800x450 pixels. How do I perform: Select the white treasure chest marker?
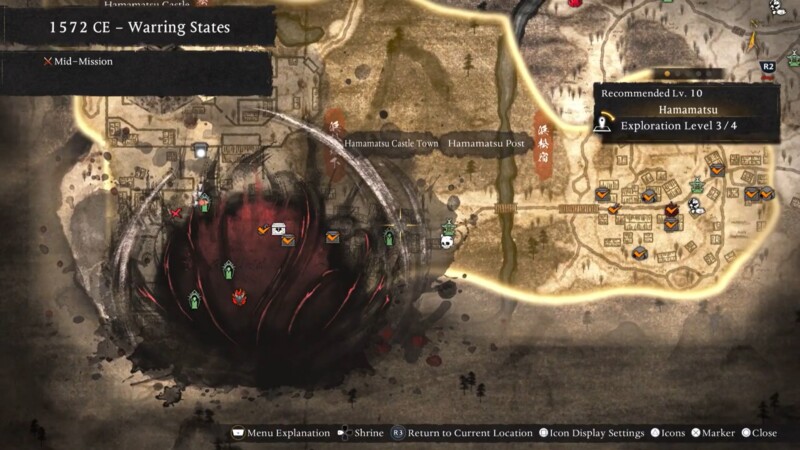tap(279, 228)
